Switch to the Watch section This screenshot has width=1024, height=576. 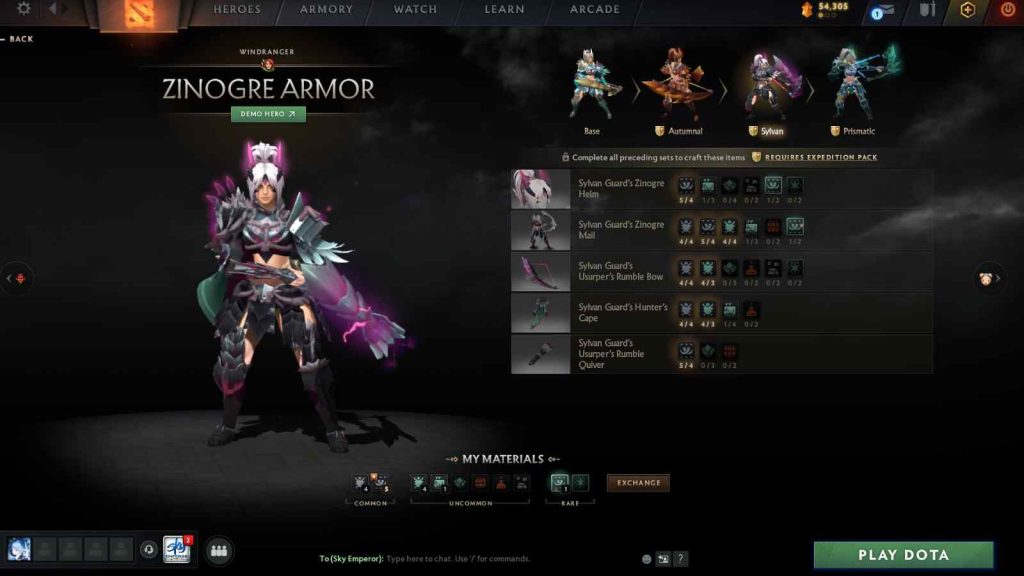[x=415, y=10]
